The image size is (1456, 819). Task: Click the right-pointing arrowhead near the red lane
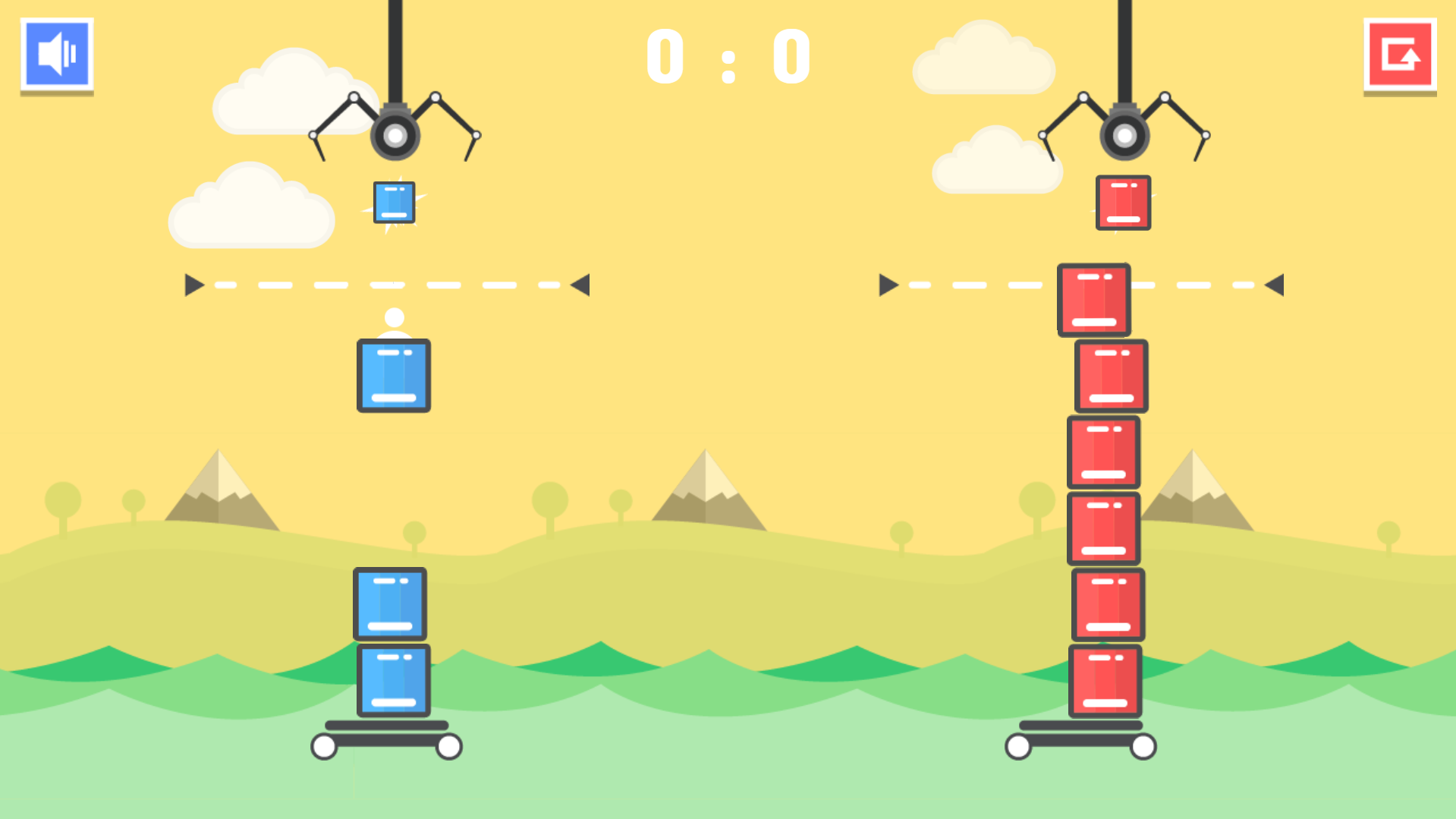[886, 284]
